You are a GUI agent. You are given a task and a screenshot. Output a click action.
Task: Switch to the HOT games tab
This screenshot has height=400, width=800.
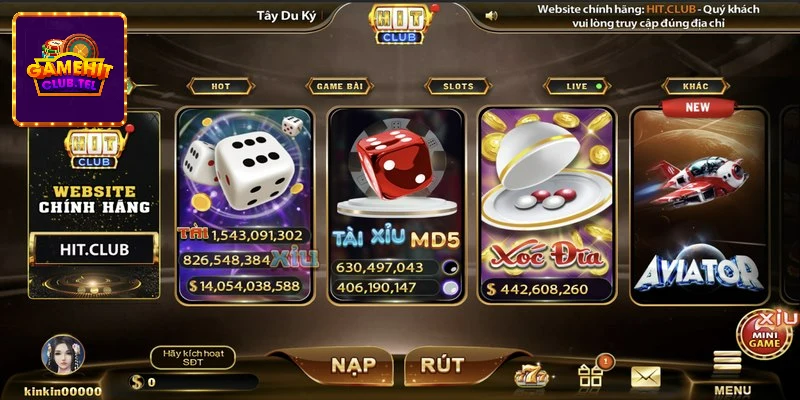(220, 86)
